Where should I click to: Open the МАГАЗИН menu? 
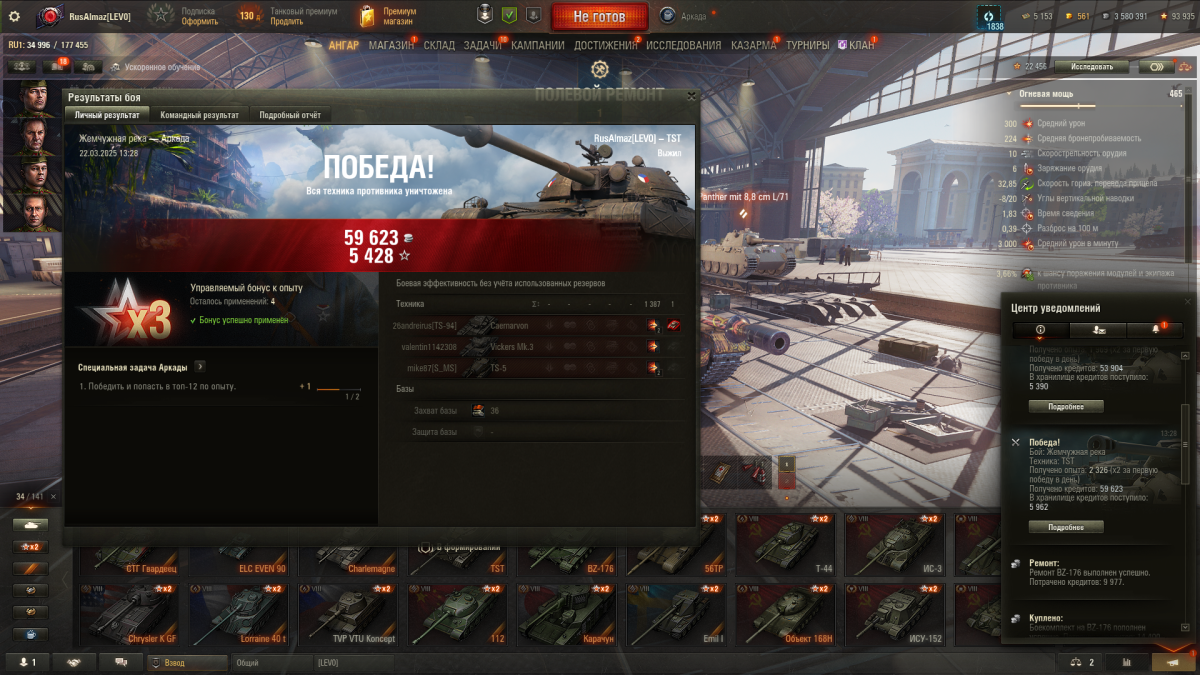pos(390,45)
